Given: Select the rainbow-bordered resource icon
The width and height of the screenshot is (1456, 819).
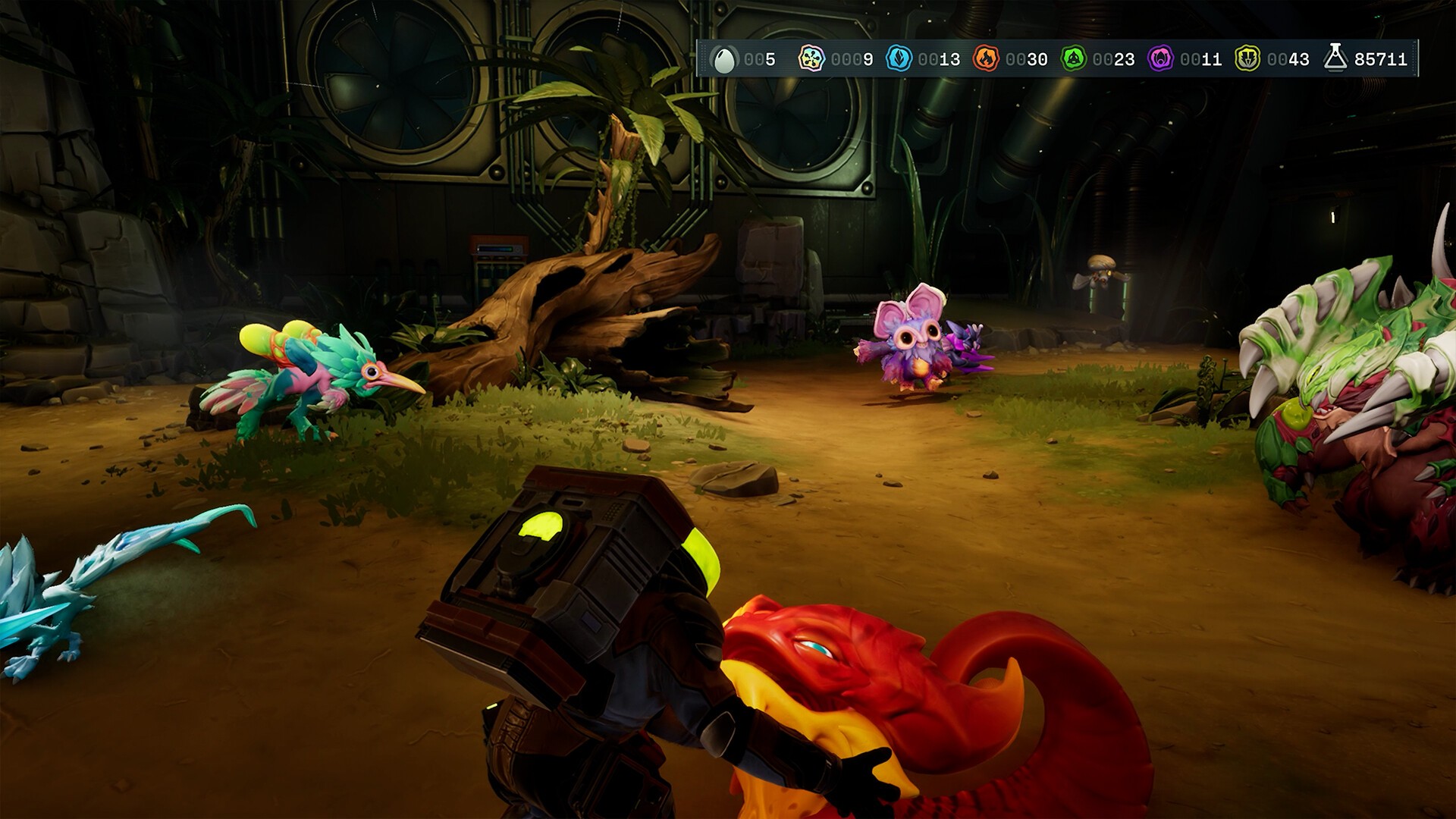Looking at the screenshot, I should point(811,58).
